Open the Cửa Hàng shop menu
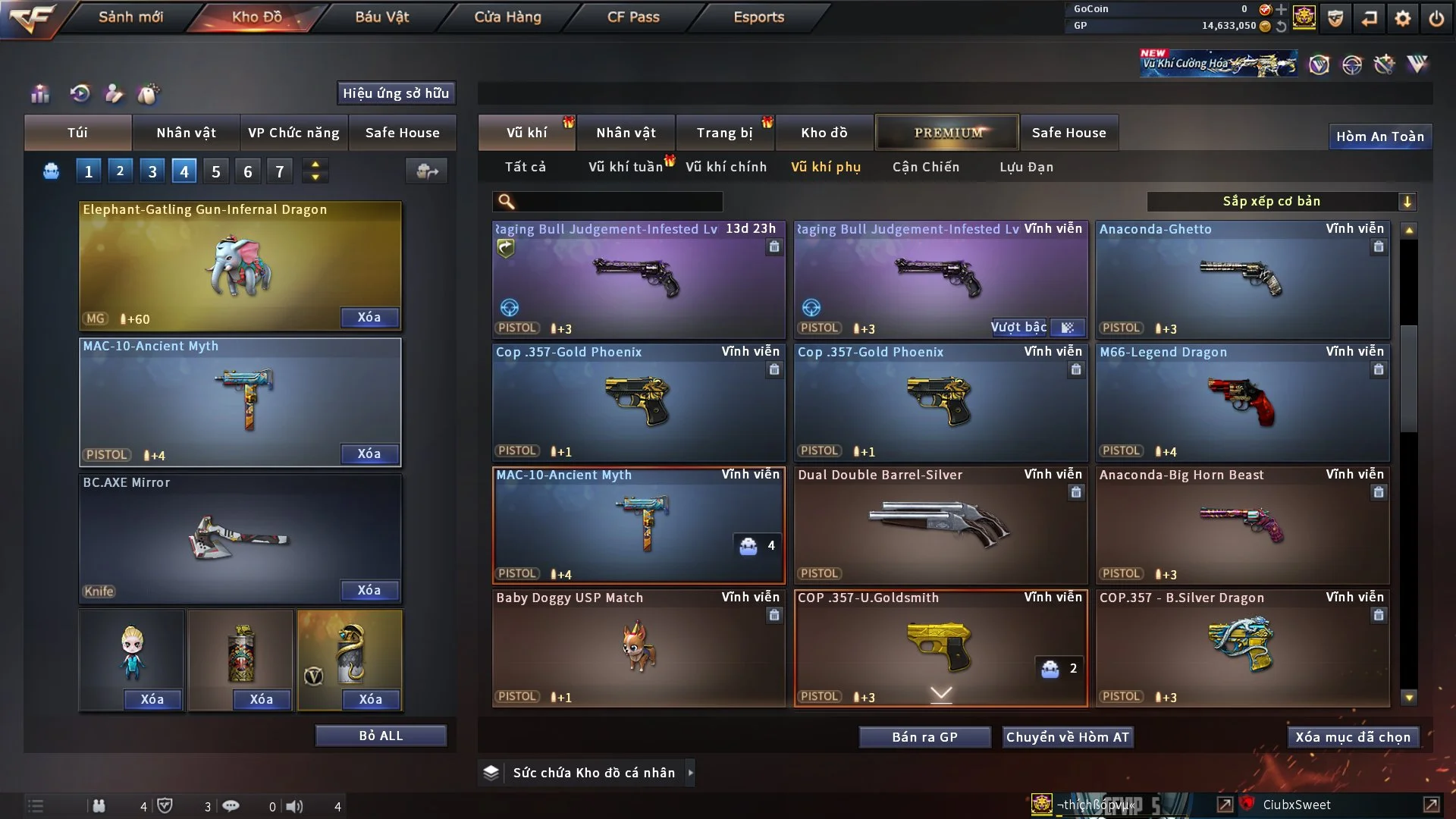Image resolution: width=1456 pixels, height=819 pixels. [507, 17]
